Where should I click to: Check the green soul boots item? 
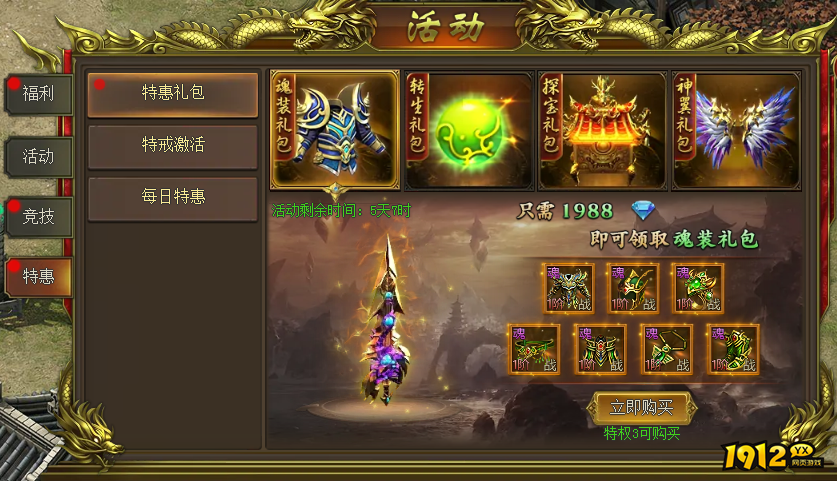[733, 349]
